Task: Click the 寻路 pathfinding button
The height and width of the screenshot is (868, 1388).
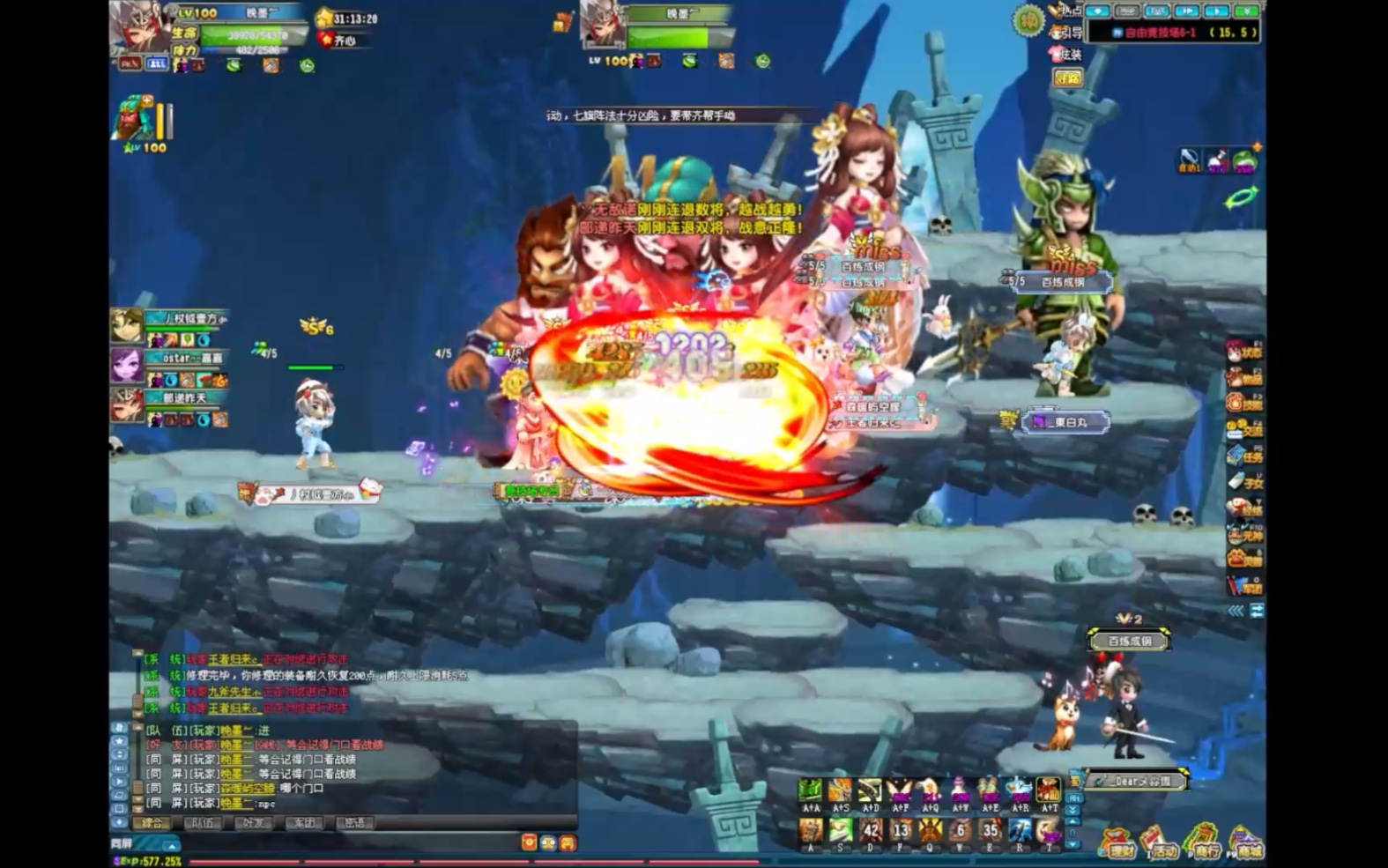Action: click(1068, 78)
